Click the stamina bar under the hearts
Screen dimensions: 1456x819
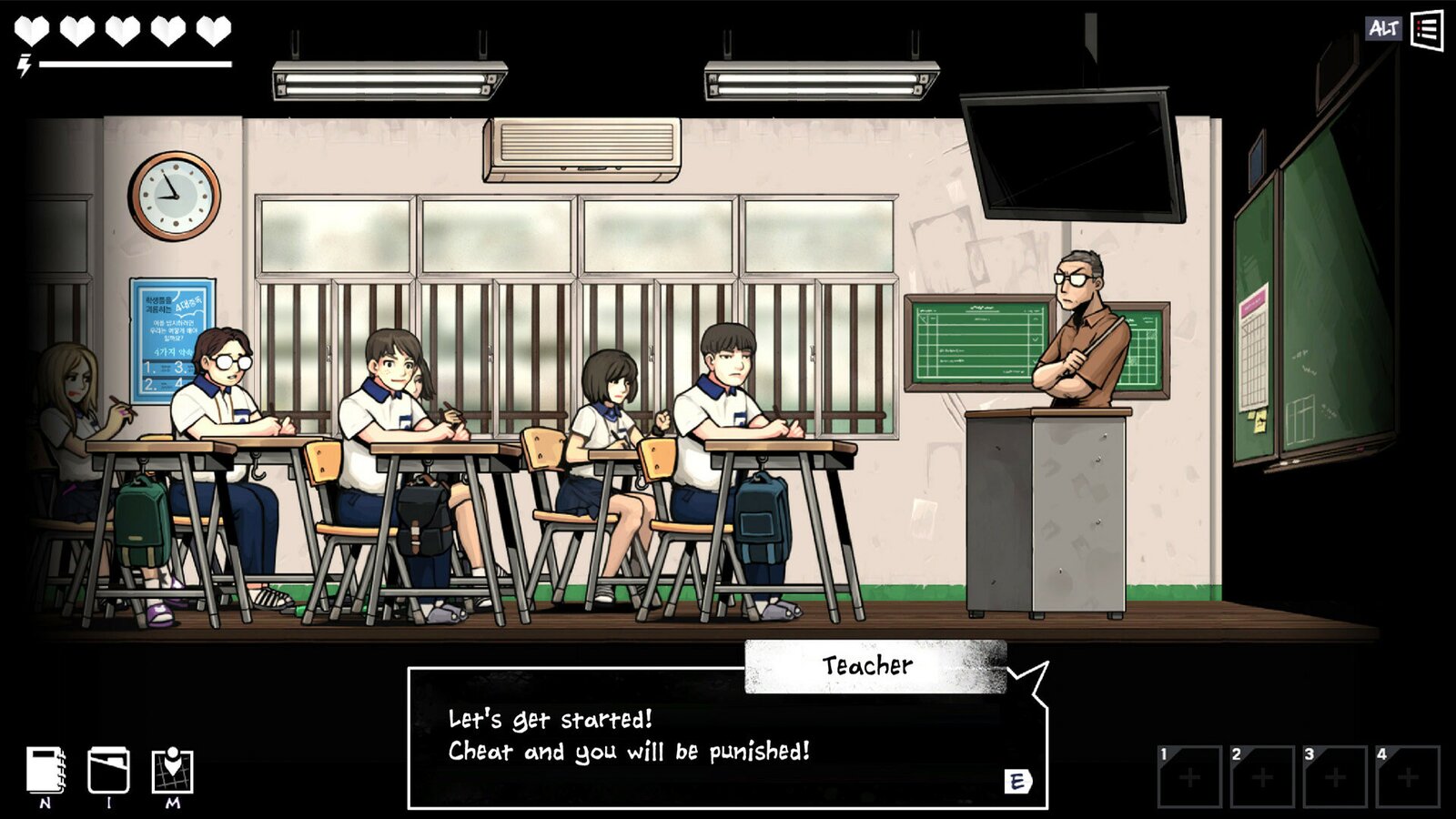tap(136, 66)
